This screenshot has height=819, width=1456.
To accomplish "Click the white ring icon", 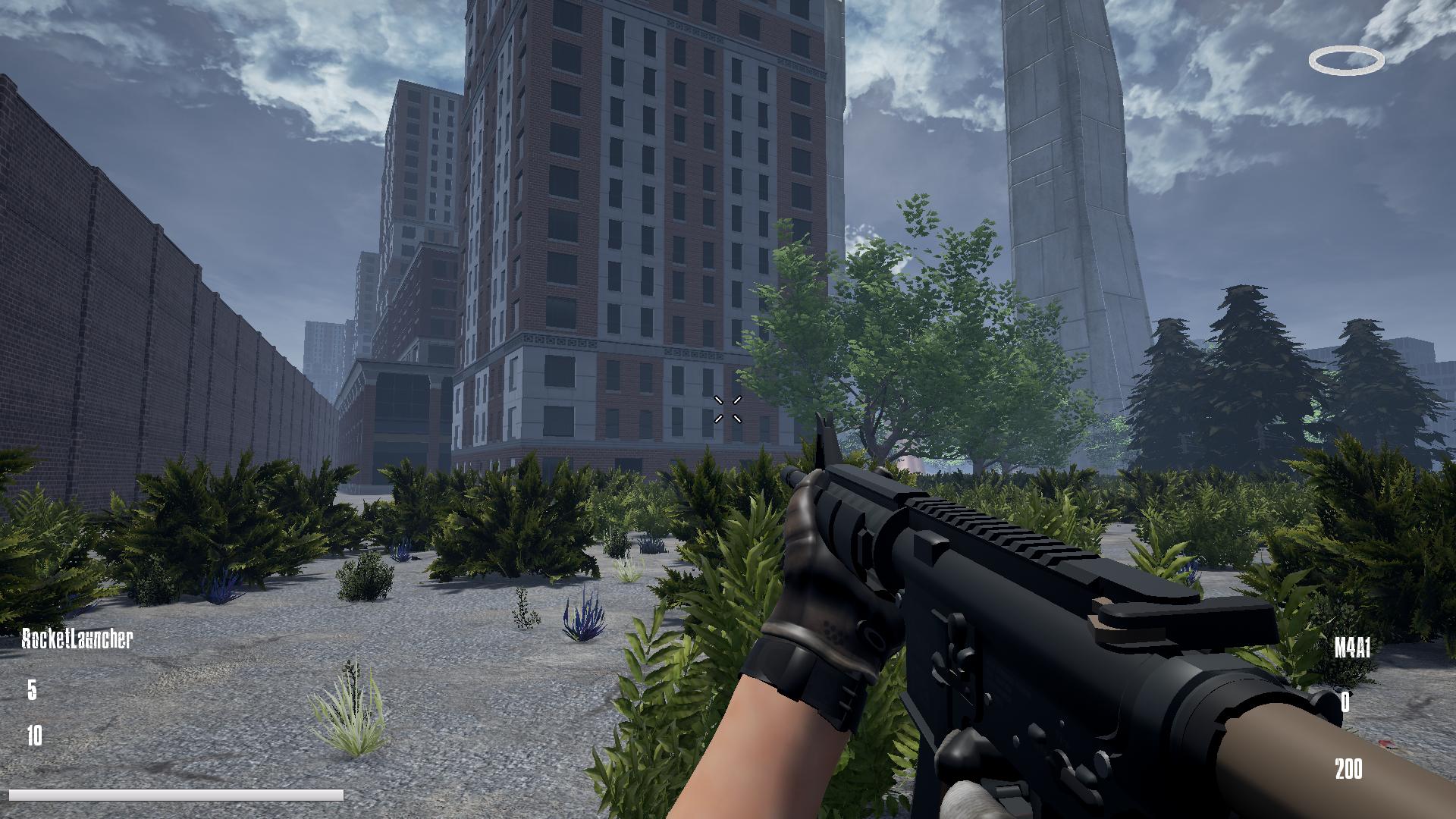I will click(x=1346, y=61).
